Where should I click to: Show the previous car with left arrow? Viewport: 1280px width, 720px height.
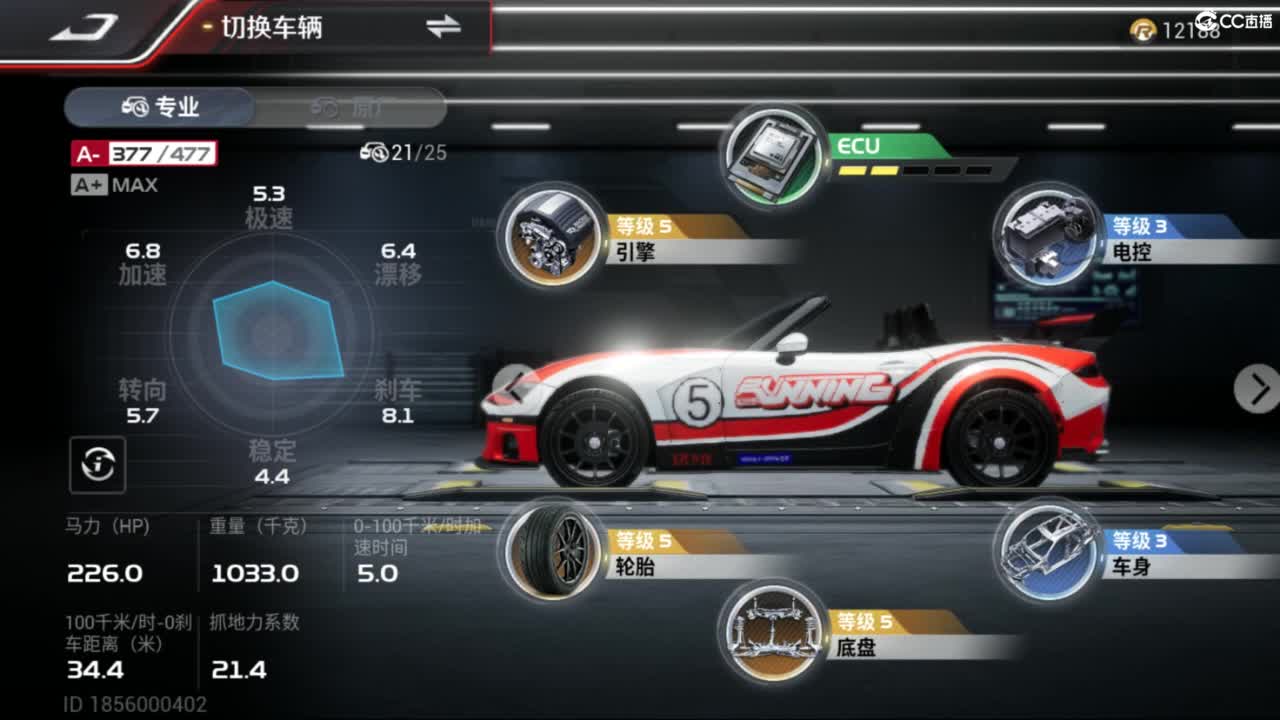click(513, 385)
